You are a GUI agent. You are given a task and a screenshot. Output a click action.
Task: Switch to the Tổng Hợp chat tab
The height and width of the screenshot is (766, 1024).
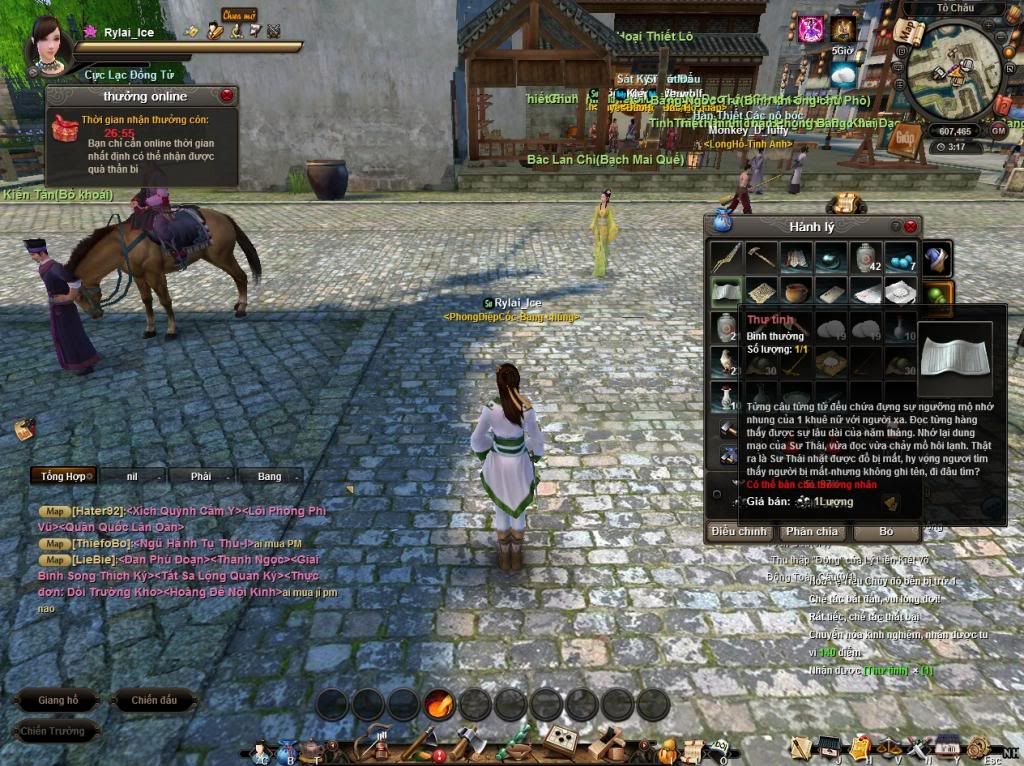[x=62, y=476]
